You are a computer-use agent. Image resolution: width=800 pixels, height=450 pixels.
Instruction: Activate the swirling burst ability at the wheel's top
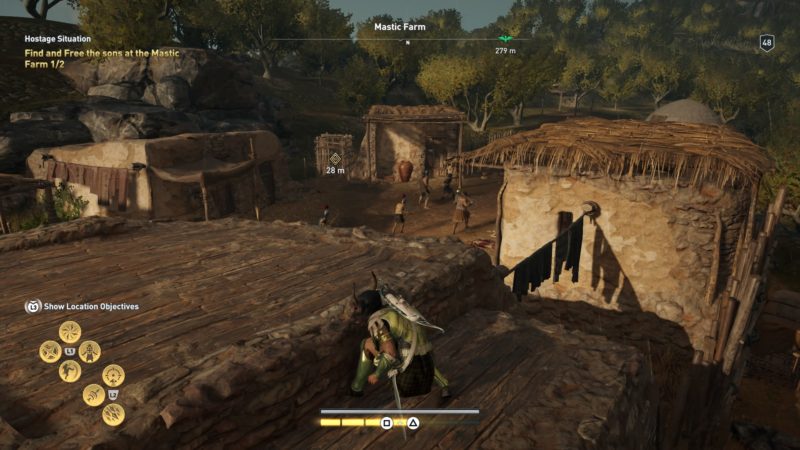pyautogui.click(x=70, y=332)
